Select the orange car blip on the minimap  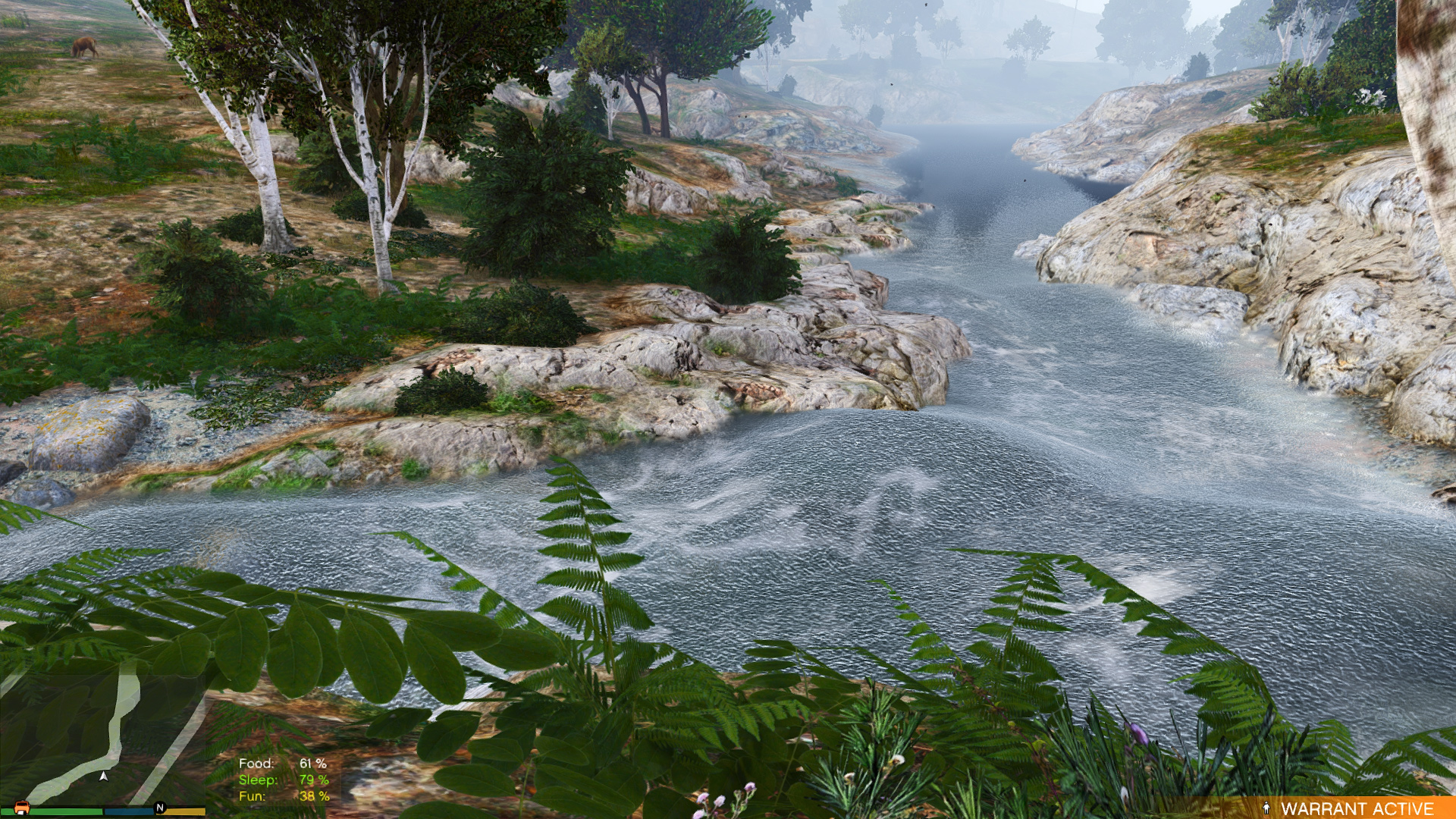(x=21, y=808)
